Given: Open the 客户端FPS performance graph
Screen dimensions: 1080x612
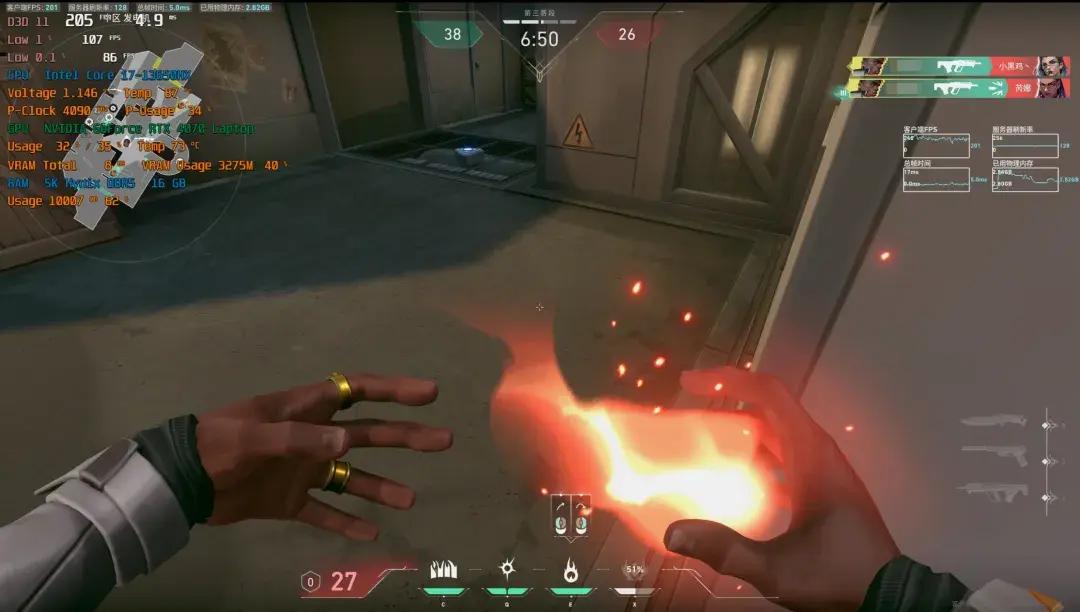Looking at the screenshot, I should coord(936,145).
